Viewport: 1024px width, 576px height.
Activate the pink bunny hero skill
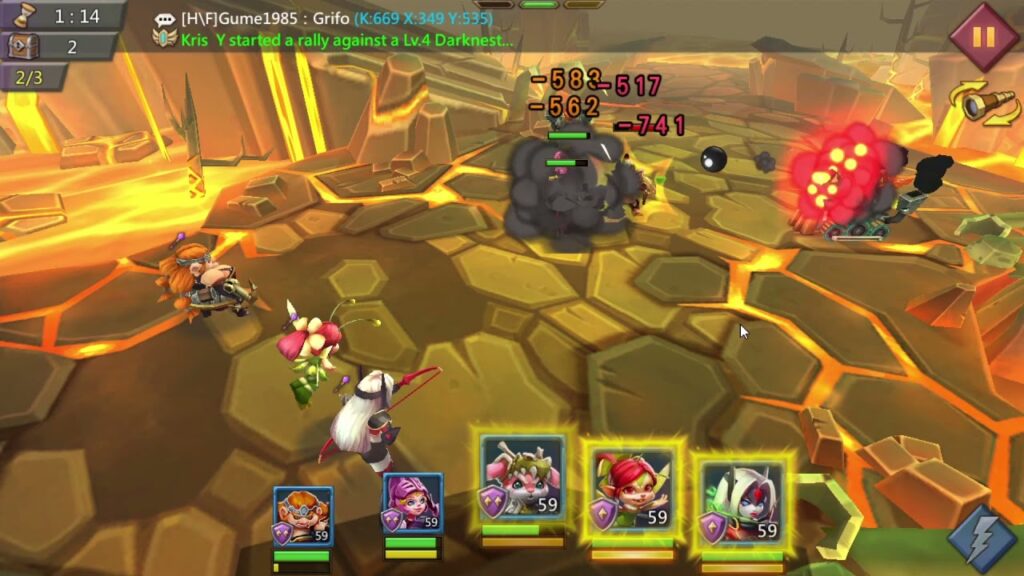pyautogui.click(x=522, y=478)
